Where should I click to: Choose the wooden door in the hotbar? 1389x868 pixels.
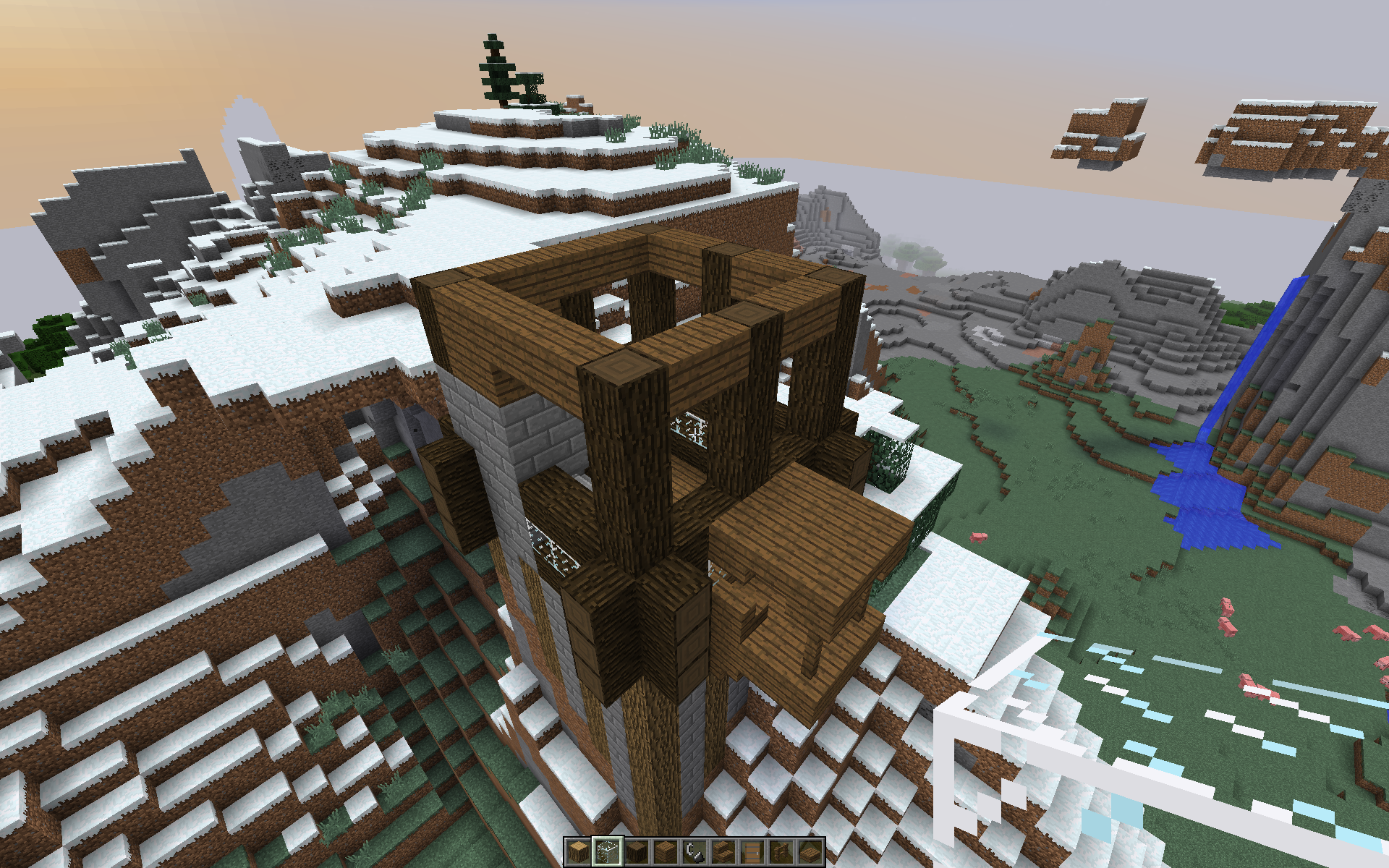[752, 852]
